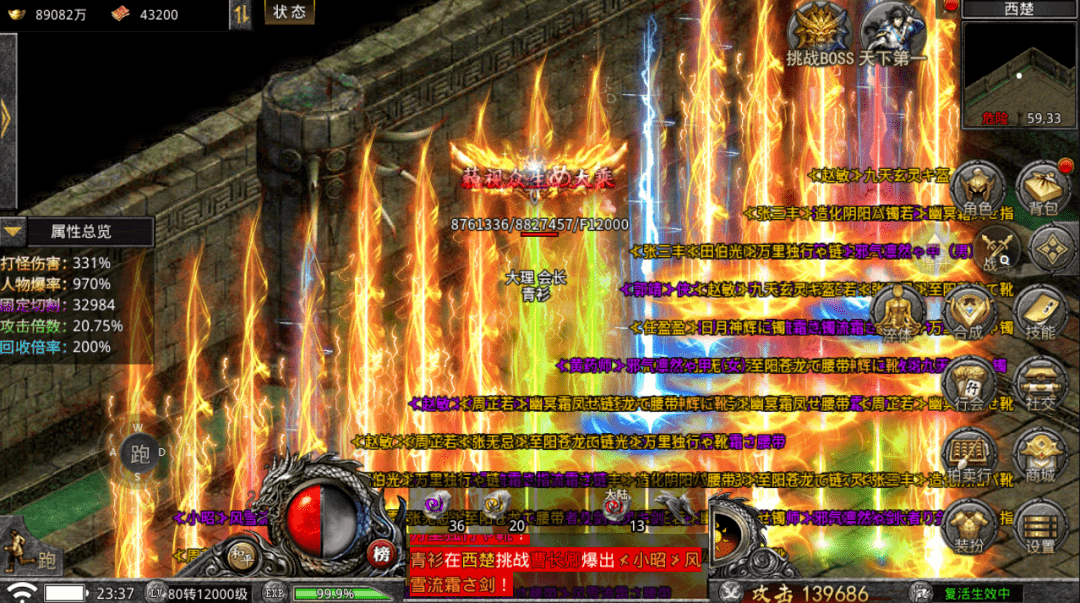Open the 天下第一 ranking event
This screenshot has width=1080, height=603.
(892, 35)
